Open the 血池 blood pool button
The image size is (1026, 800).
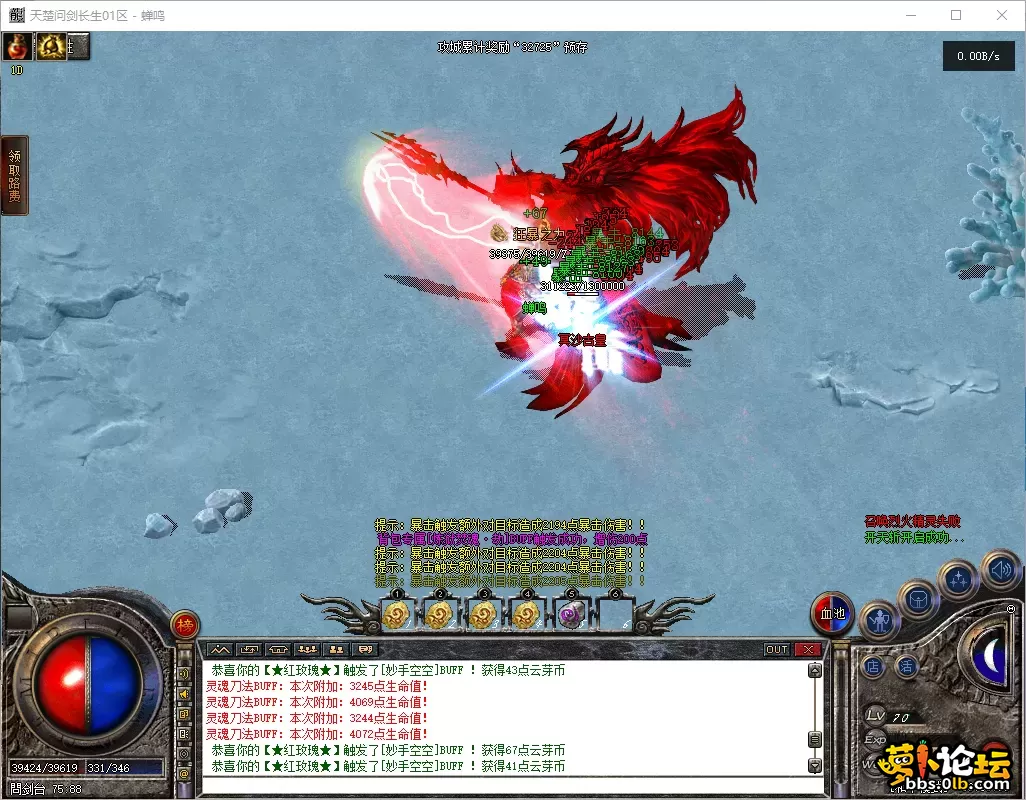pos(832,613)
